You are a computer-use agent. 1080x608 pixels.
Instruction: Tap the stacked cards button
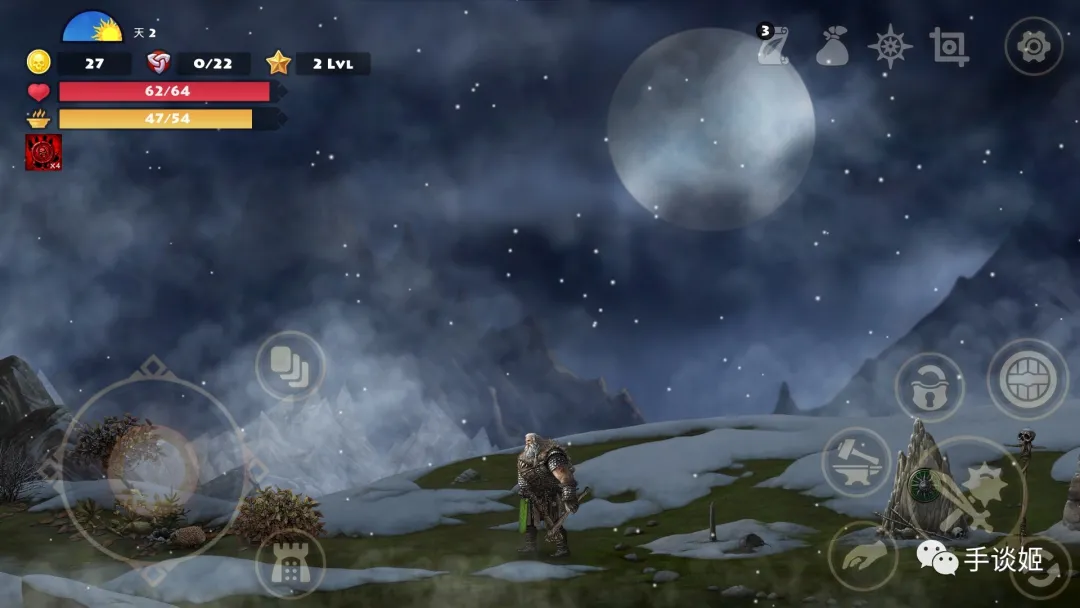tap(290, 366)
